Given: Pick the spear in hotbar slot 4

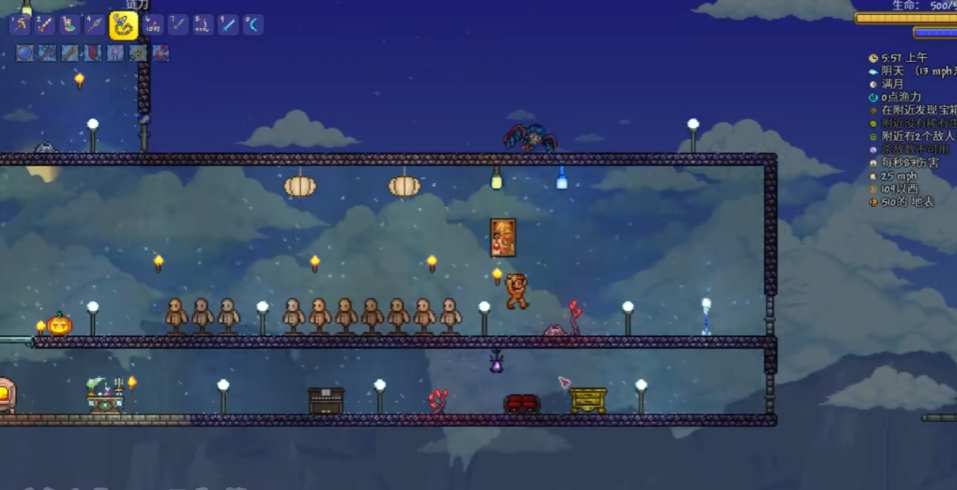Looking at the screenshot, I should pyautogui.click(x=94, y=25).
